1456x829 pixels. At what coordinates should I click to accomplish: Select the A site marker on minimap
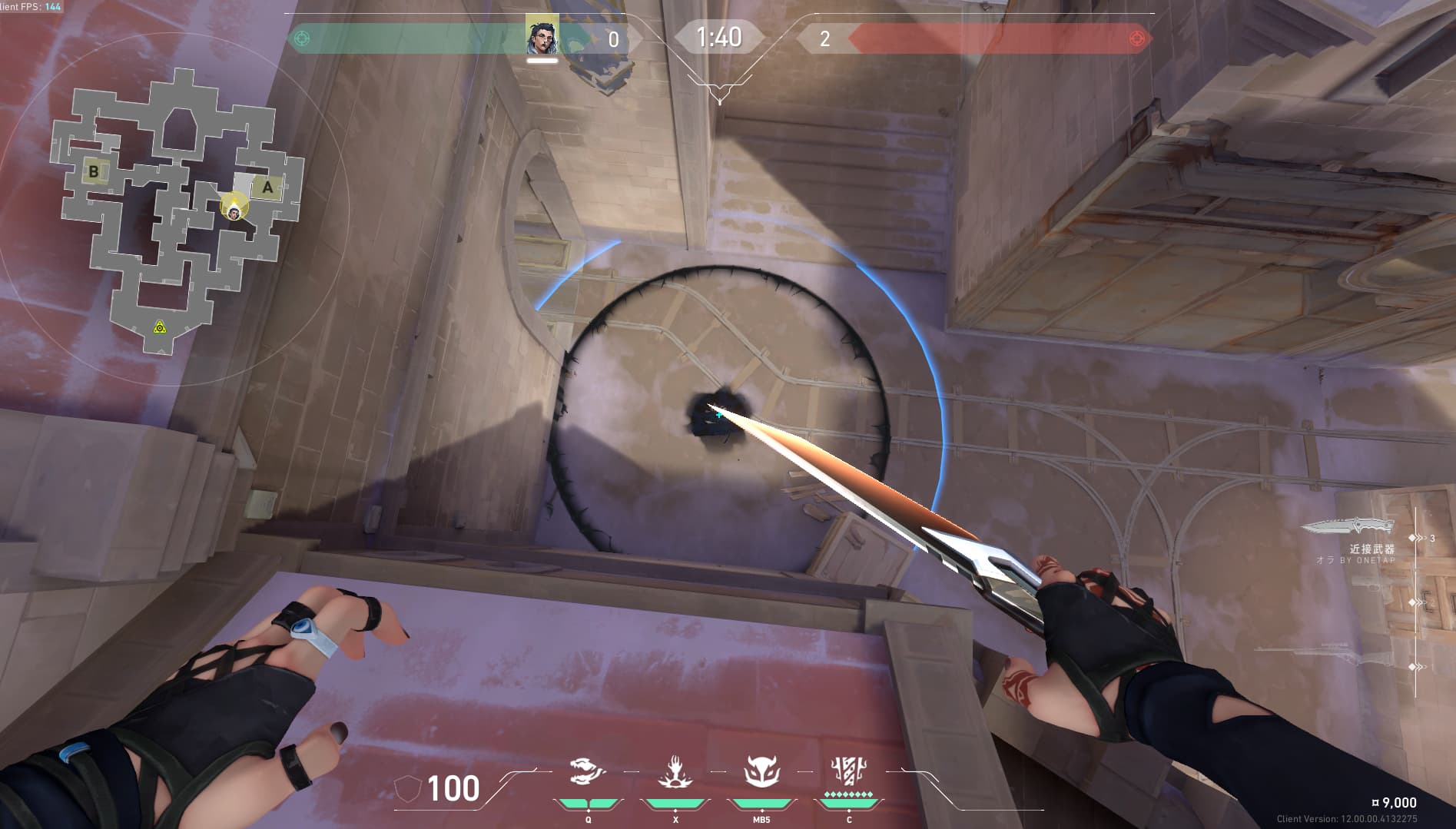[267, 187]
